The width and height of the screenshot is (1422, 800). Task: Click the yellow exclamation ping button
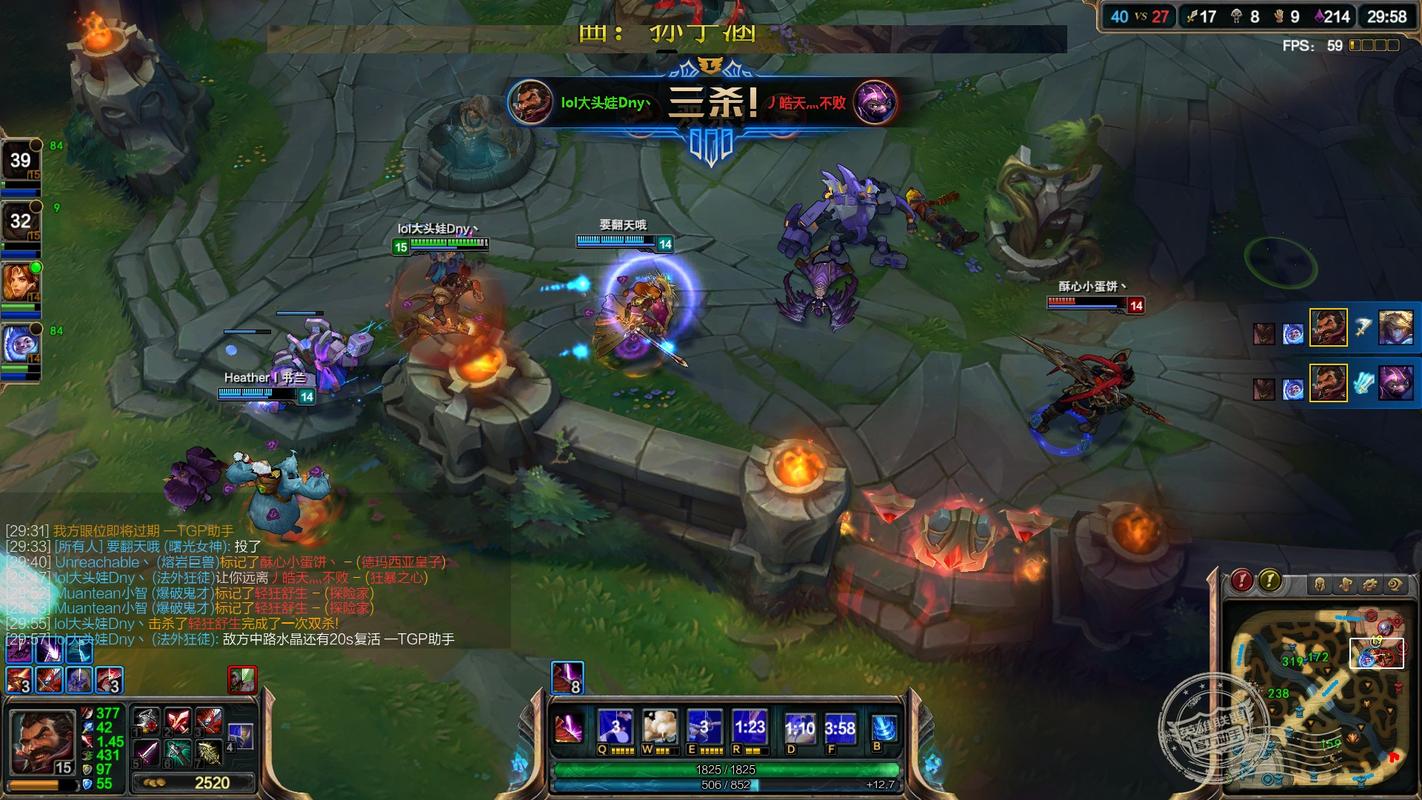point(1269,580)
